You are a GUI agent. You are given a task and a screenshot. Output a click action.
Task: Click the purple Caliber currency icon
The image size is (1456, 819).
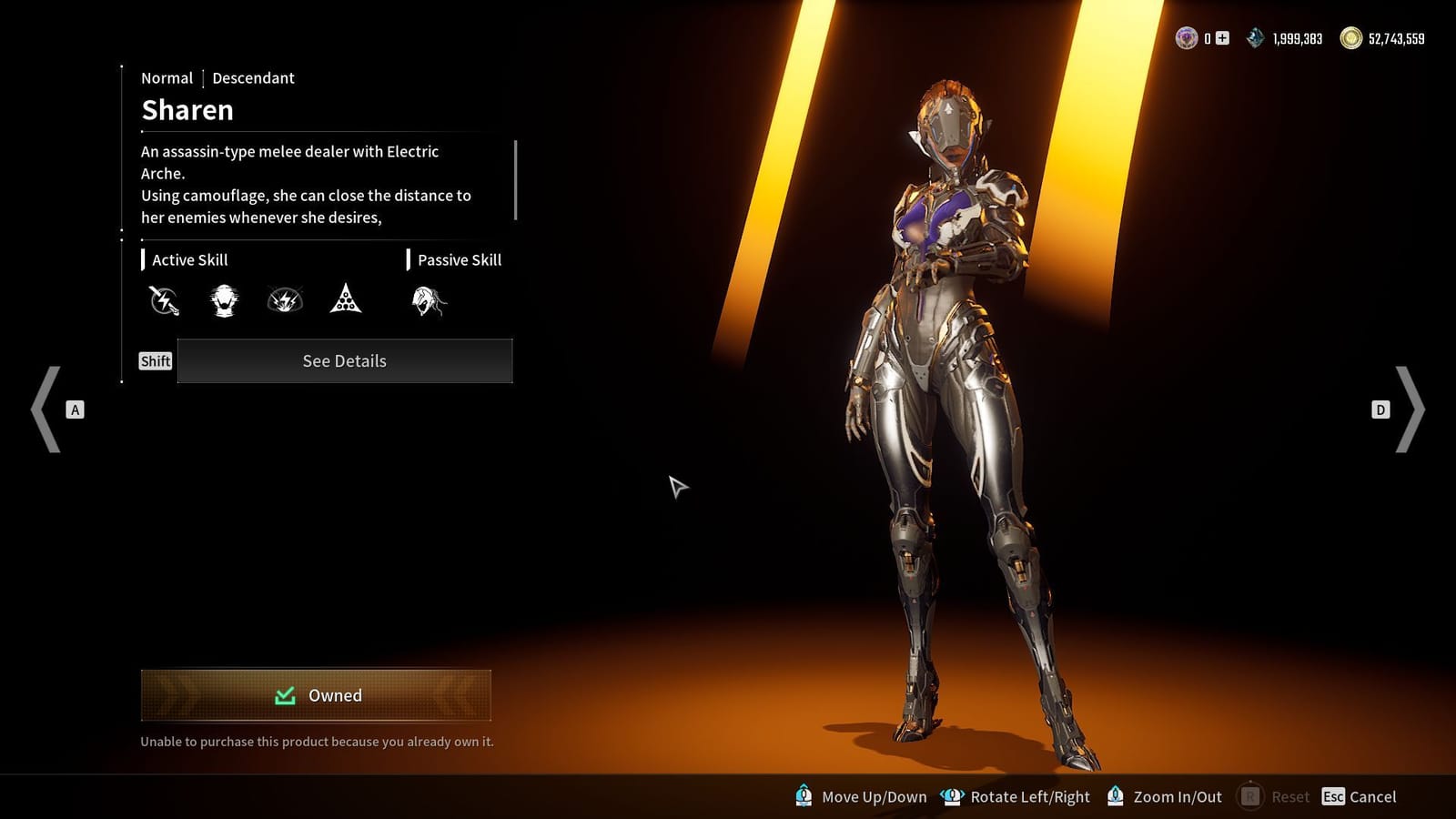[1186, 38]
